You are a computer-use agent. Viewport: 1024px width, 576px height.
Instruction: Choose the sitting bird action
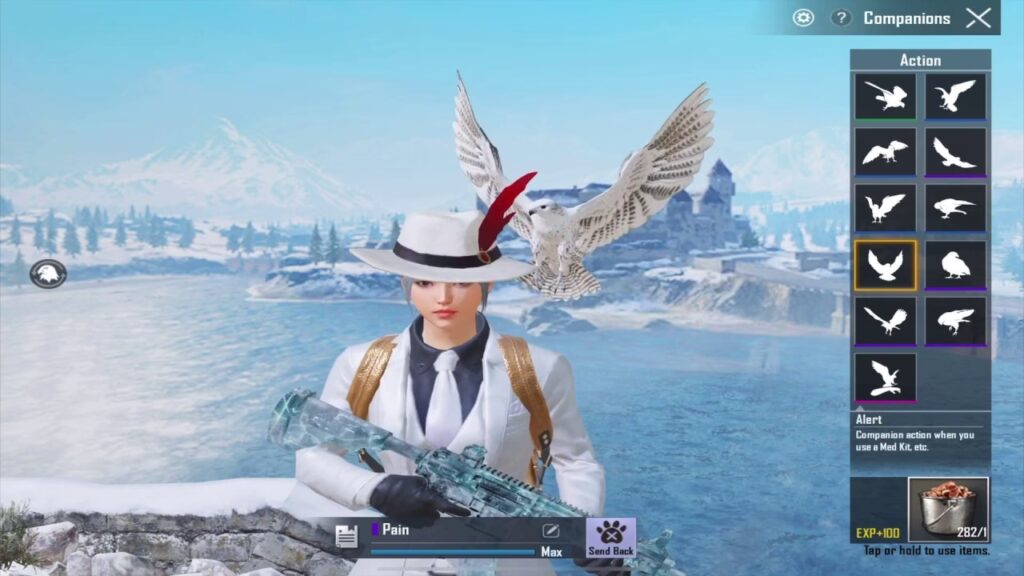(955, 265)
